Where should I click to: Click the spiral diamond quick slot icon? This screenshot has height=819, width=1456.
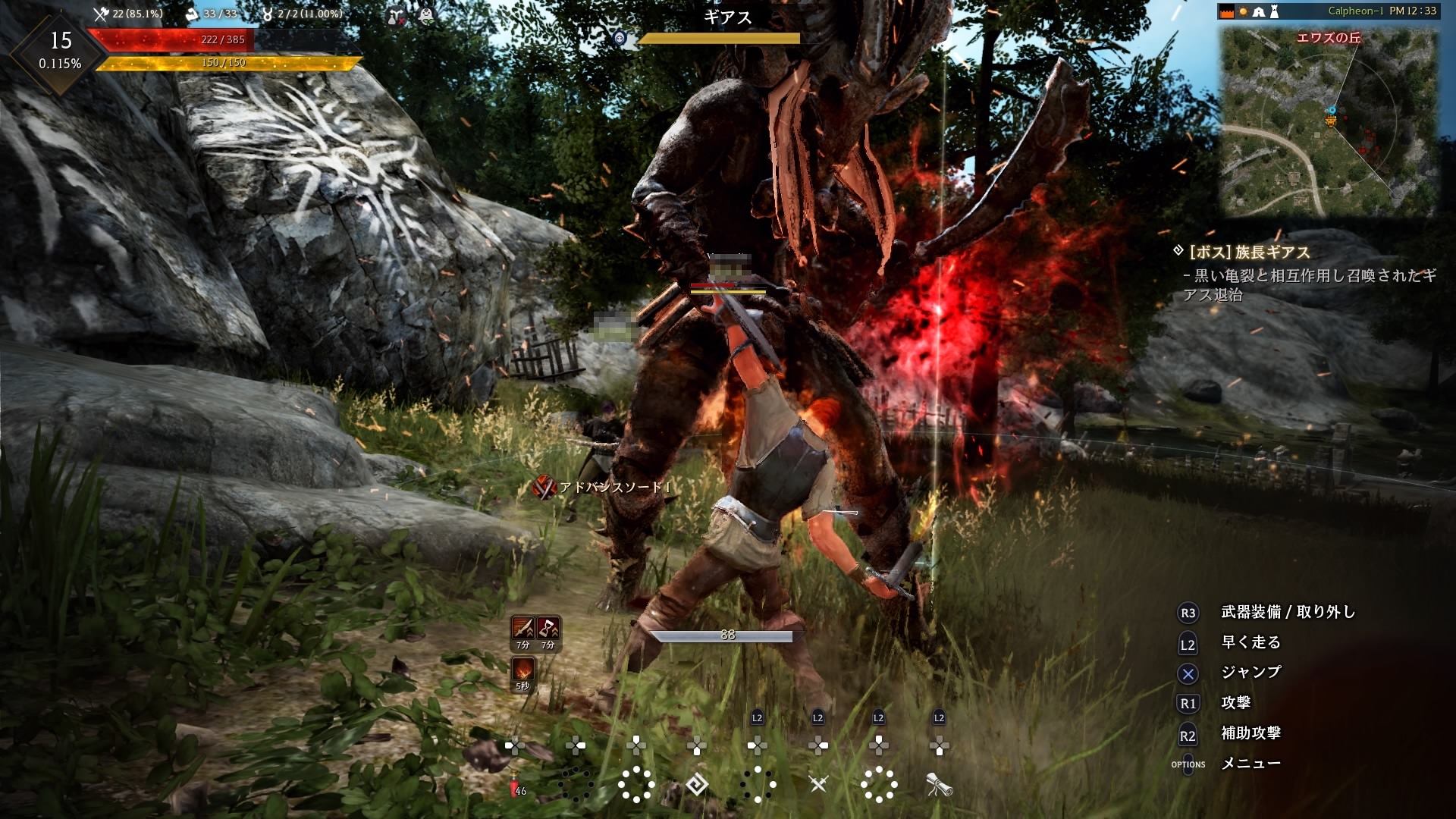coord(696,784)
